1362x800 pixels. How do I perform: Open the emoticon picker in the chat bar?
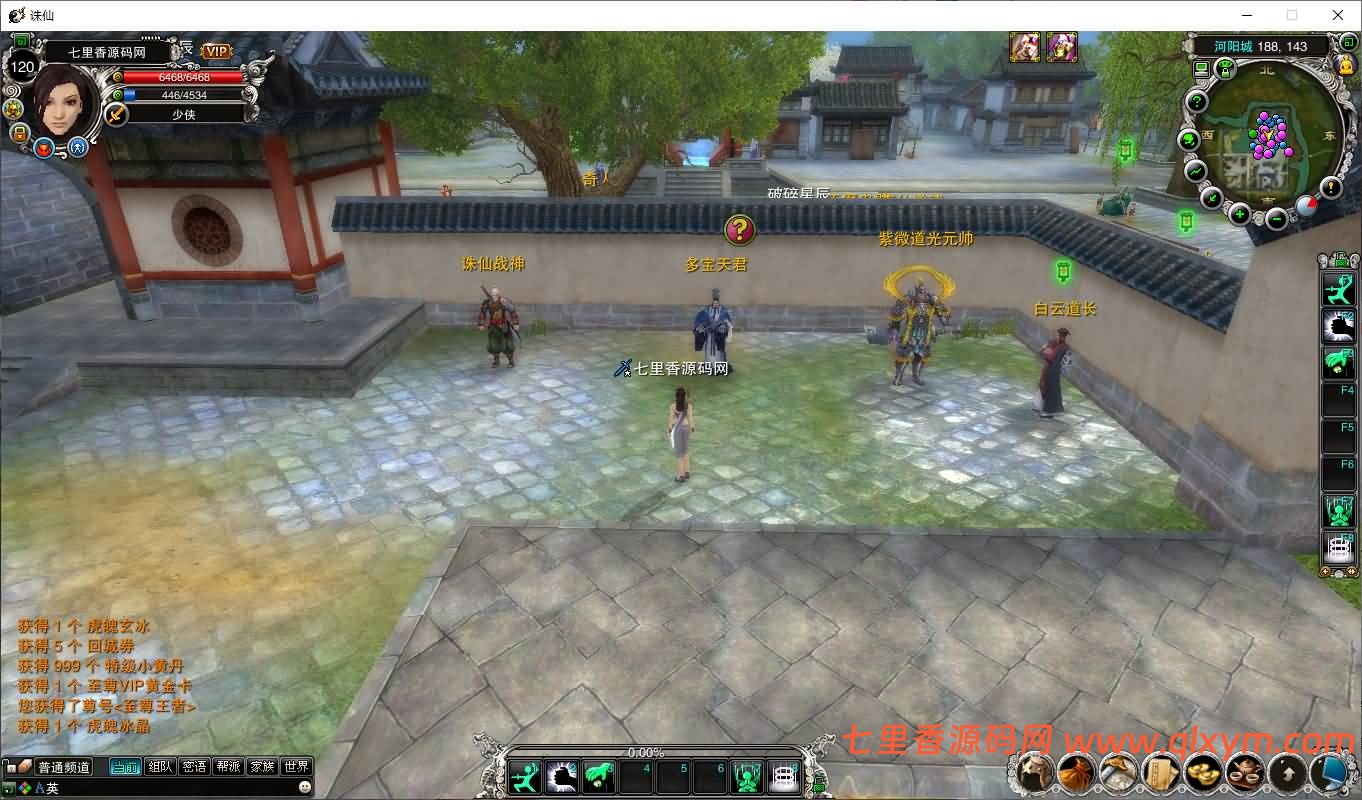[x=304, y=787]
